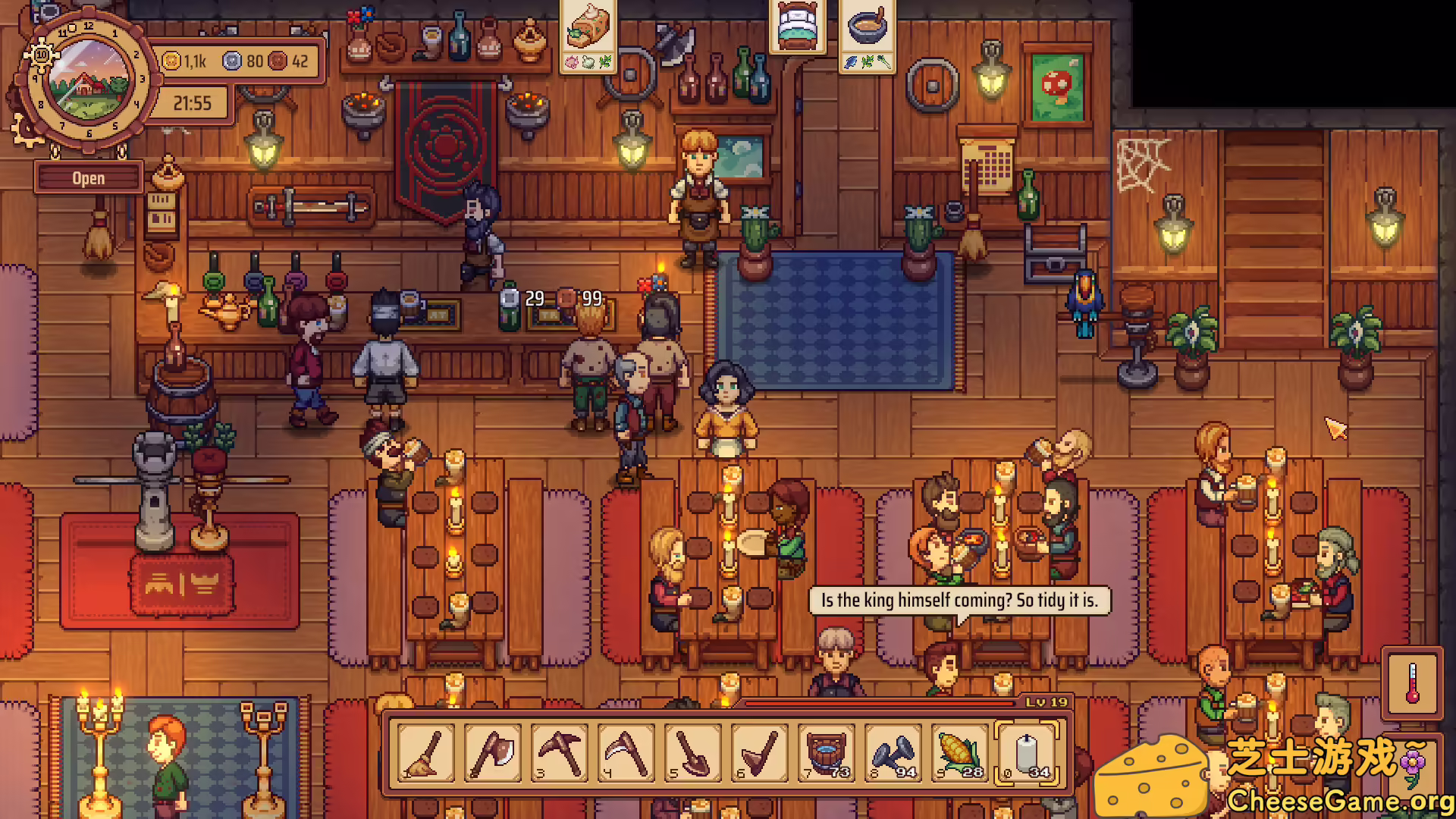
Task: Select the broom in hotbar slot 1
Action: (x=426, y=753)
